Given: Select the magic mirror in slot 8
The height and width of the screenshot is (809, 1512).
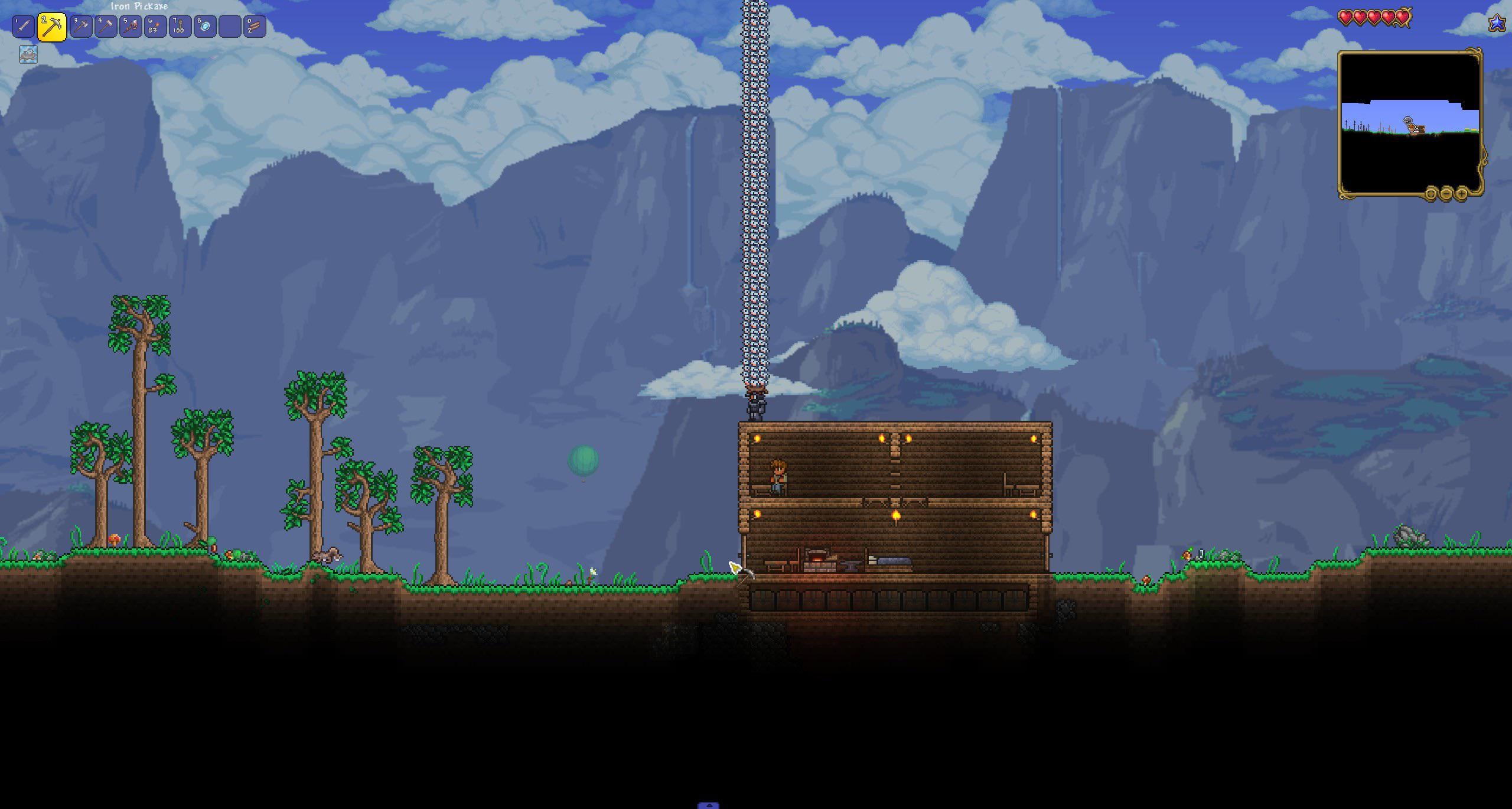Looking at the screenshot, I should click(x=205, y=27).
